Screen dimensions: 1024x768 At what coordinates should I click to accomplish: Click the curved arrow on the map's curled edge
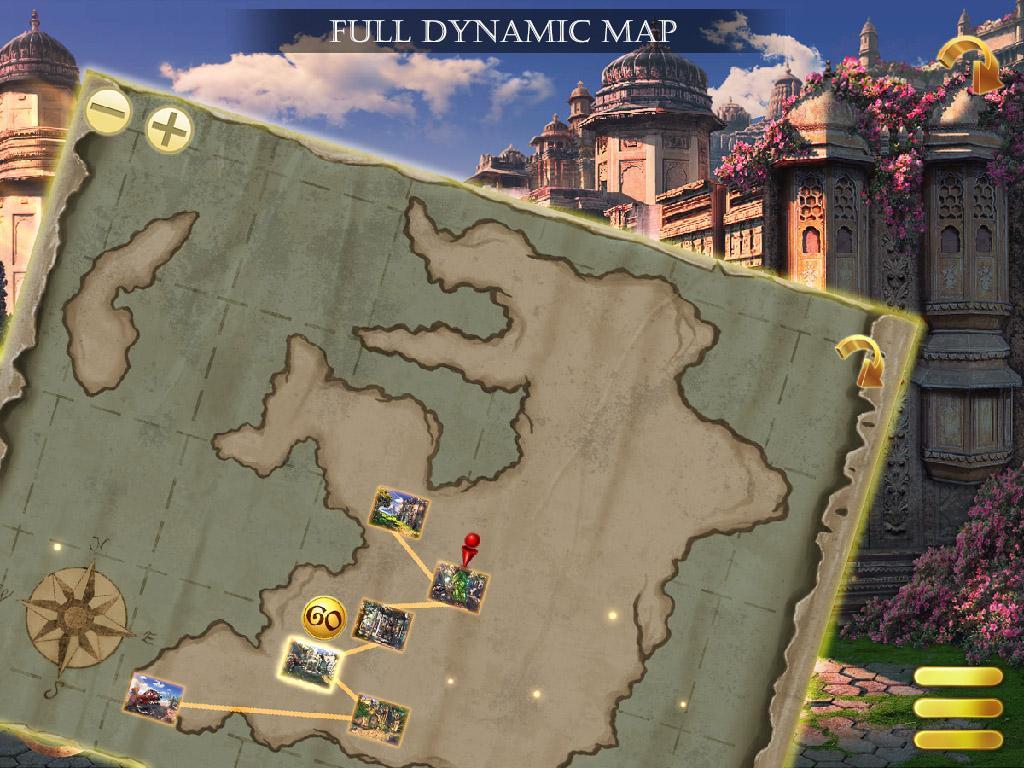[x=860, y=360]
